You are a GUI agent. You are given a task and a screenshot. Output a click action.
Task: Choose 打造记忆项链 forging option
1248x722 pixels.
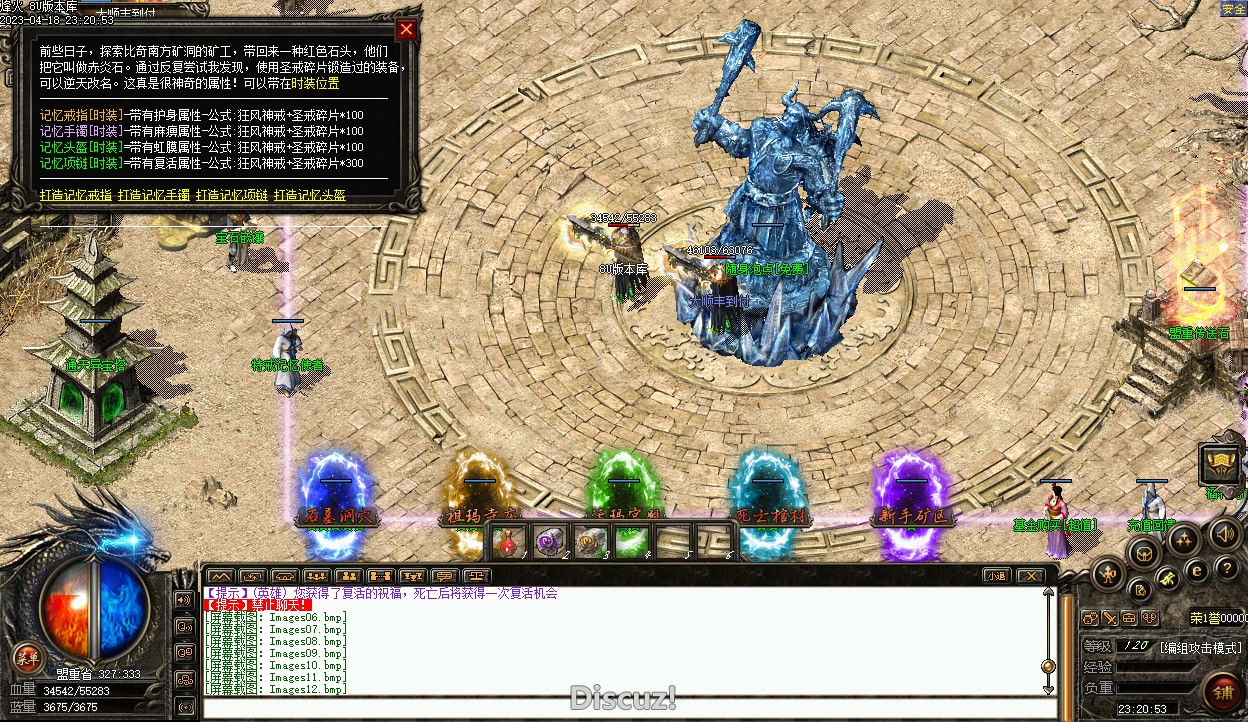pos(232,195)
